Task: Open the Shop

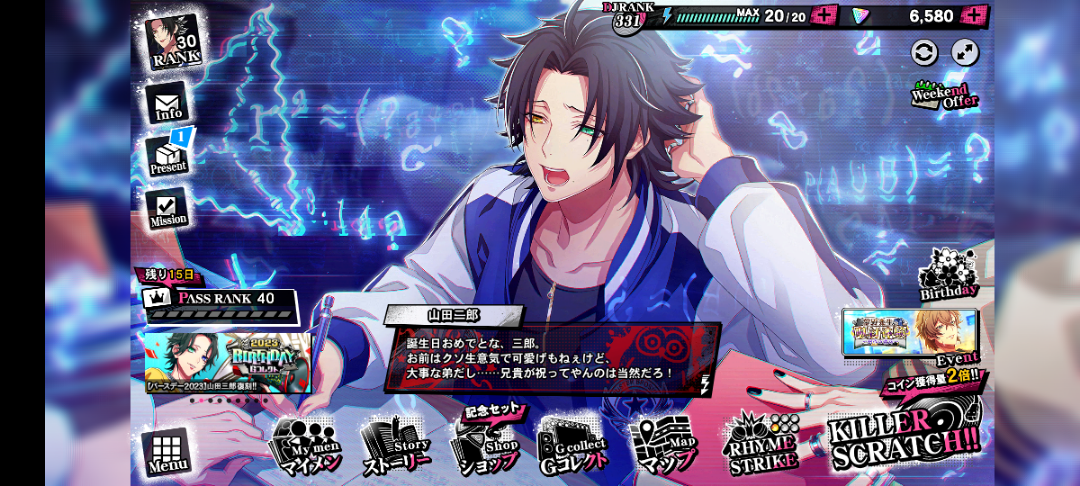Action: pyautogui.click(x=485, y=445)
